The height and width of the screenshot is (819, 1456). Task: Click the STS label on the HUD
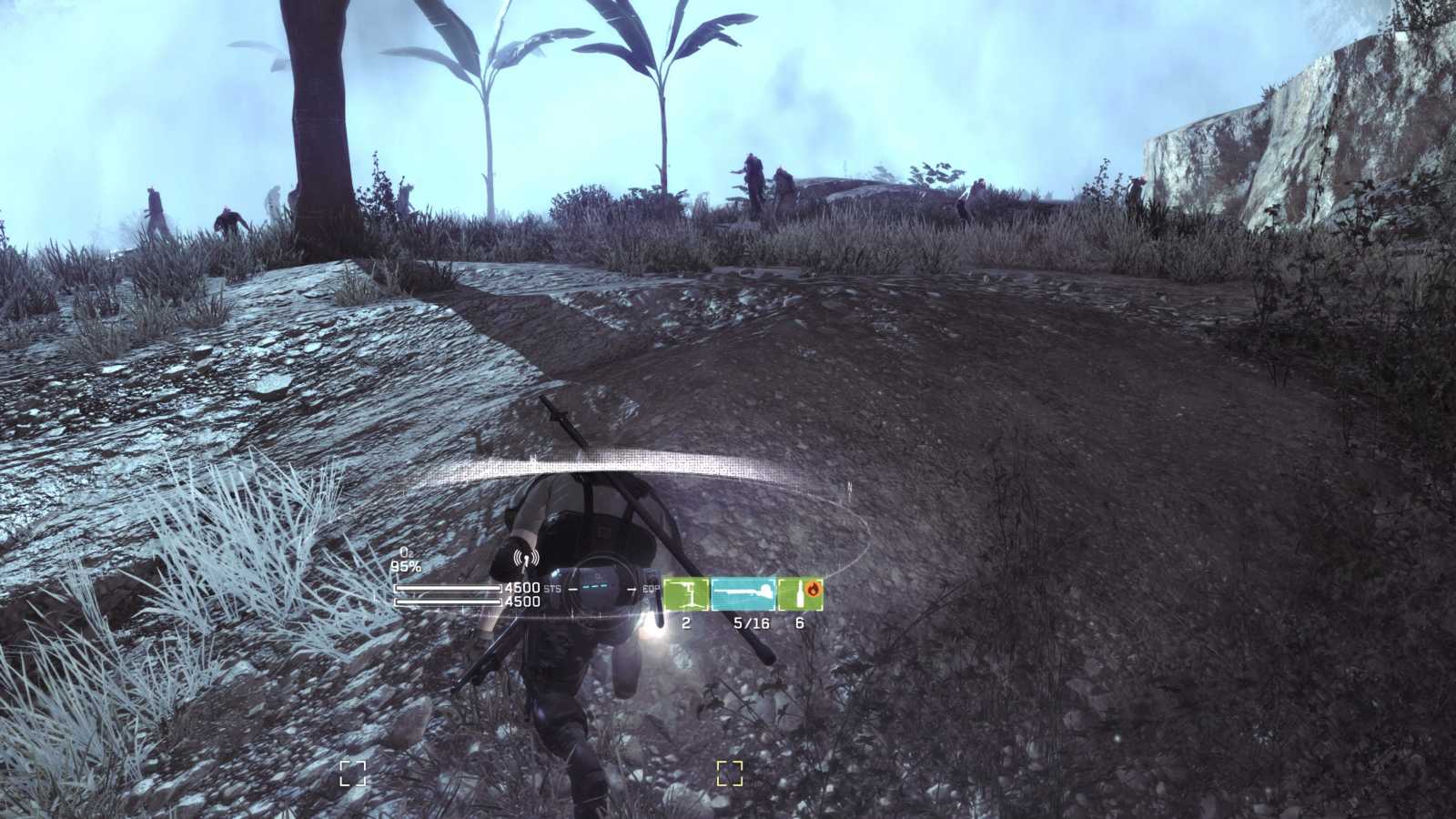pyautogui.click(x=551, y=589)
